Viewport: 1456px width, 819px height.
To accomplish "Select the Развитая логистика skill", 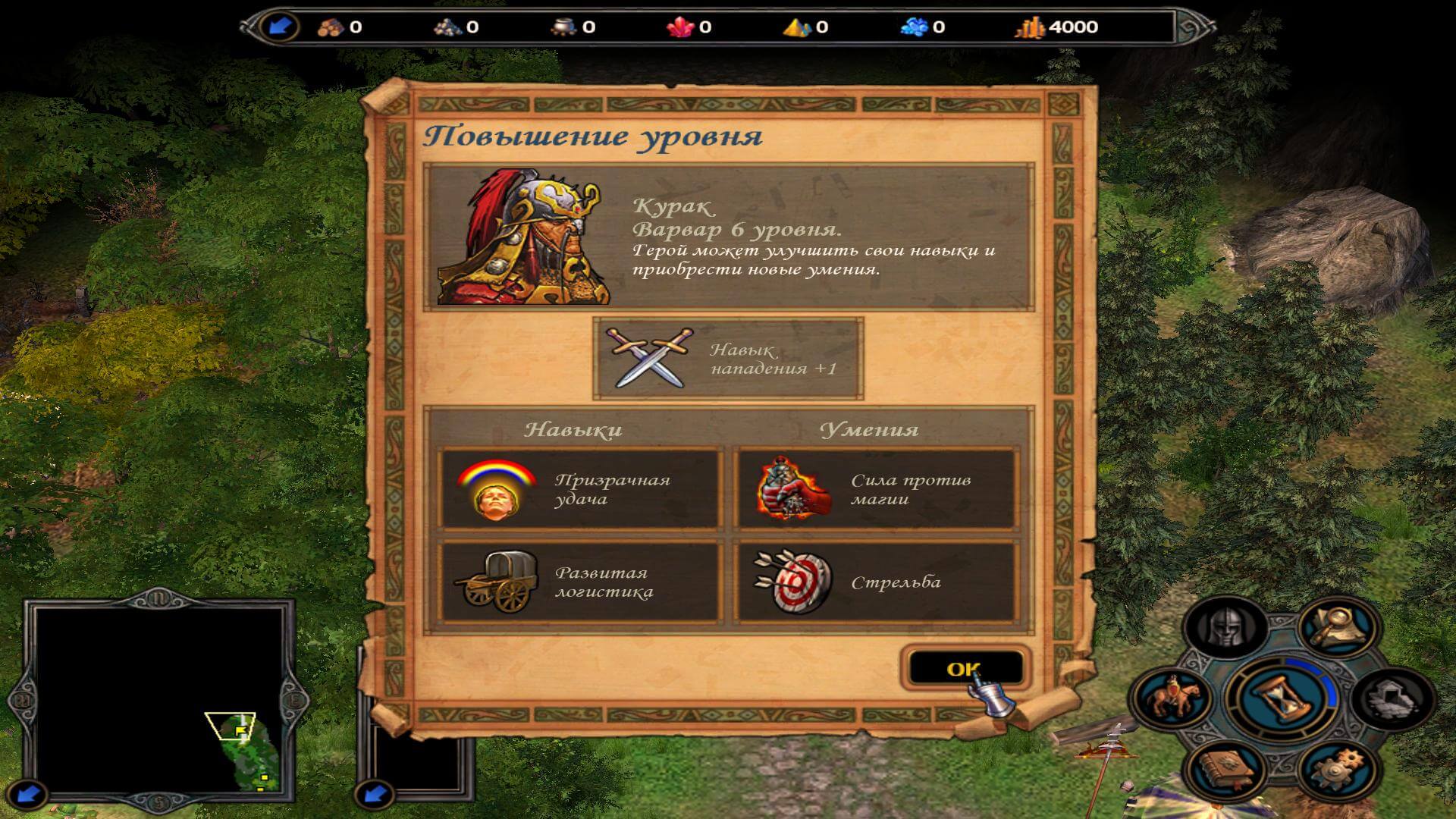I will [579, 582].
